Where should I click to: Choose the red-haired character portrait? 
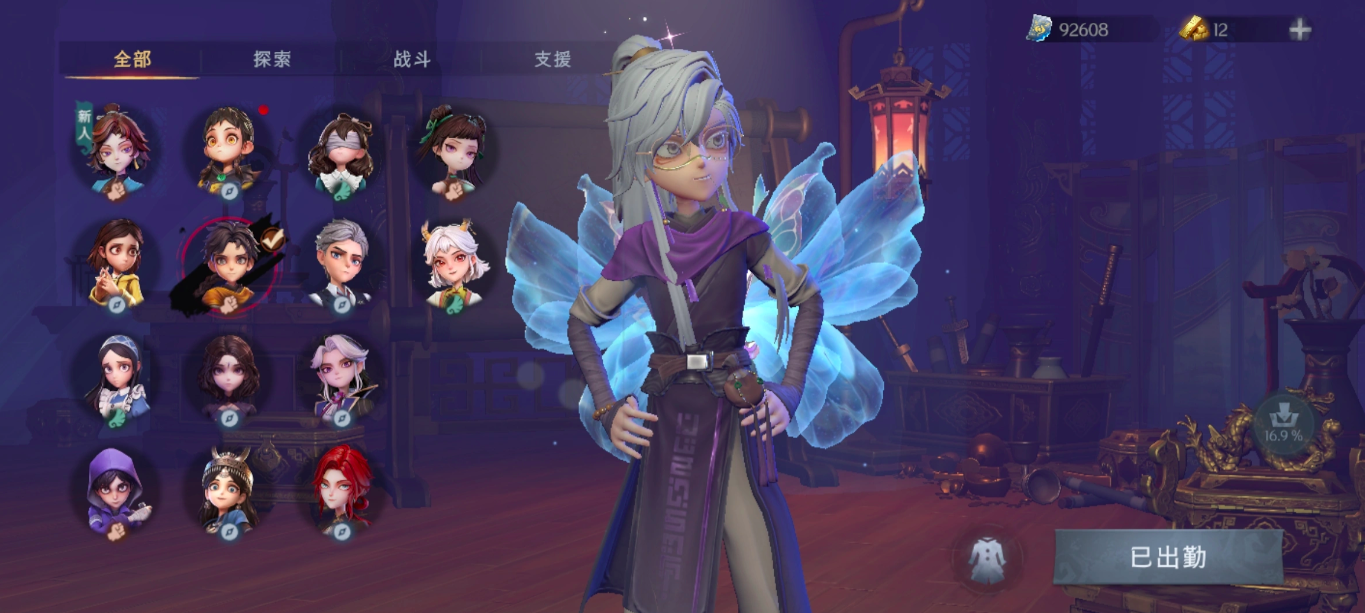click(x=342, y=490)
